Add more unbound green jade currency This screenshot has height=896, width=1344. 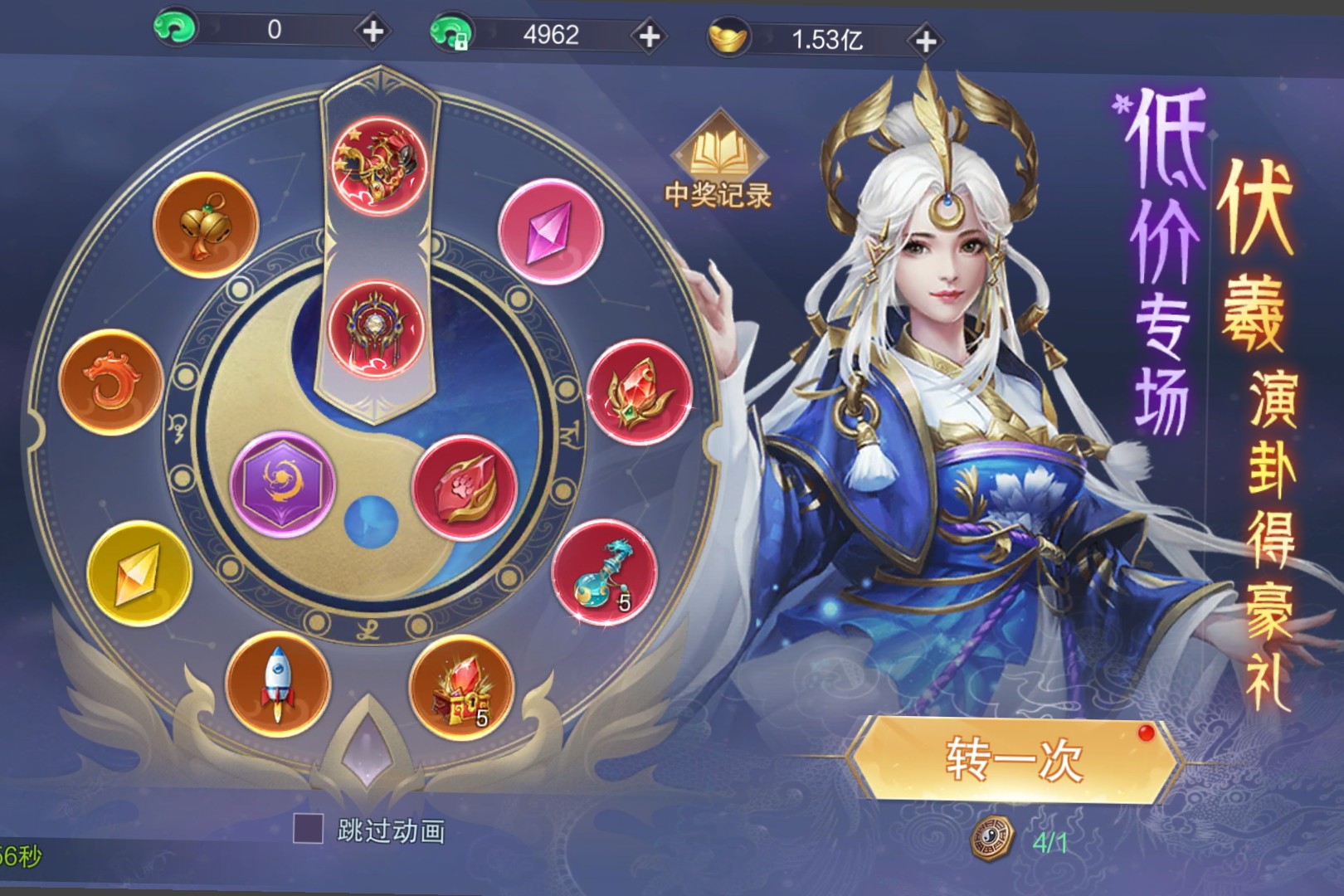pyautogui.click(x=373, y=32)
